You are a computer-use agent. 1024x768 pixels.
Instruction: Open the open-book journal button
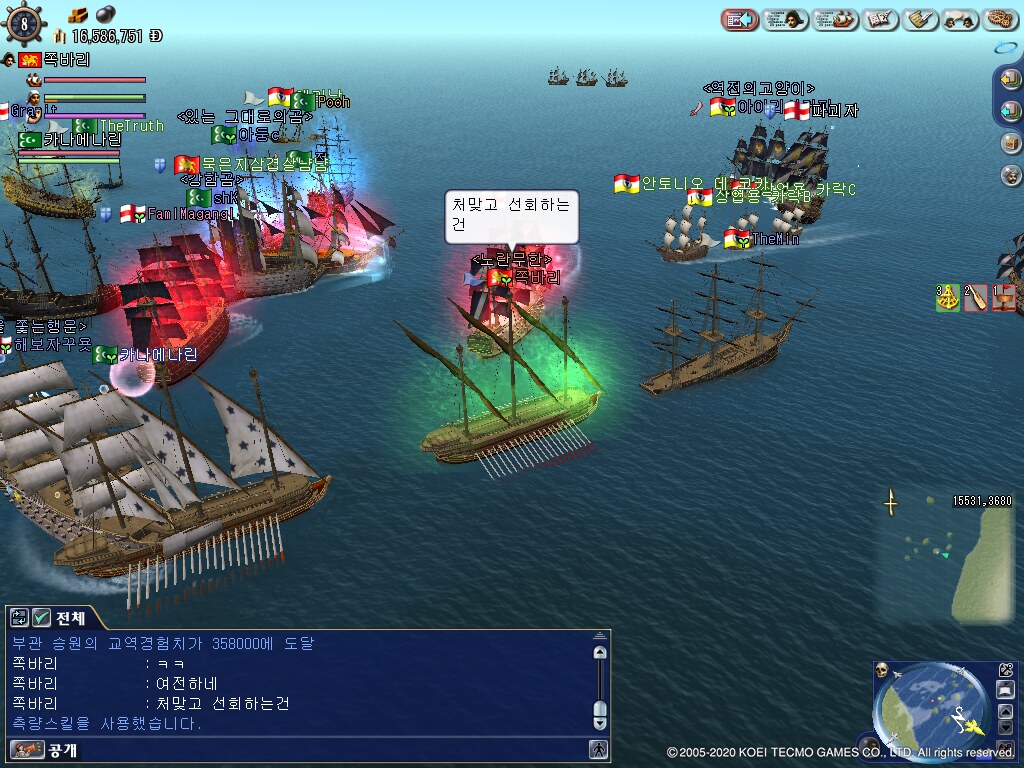(879, 19)
